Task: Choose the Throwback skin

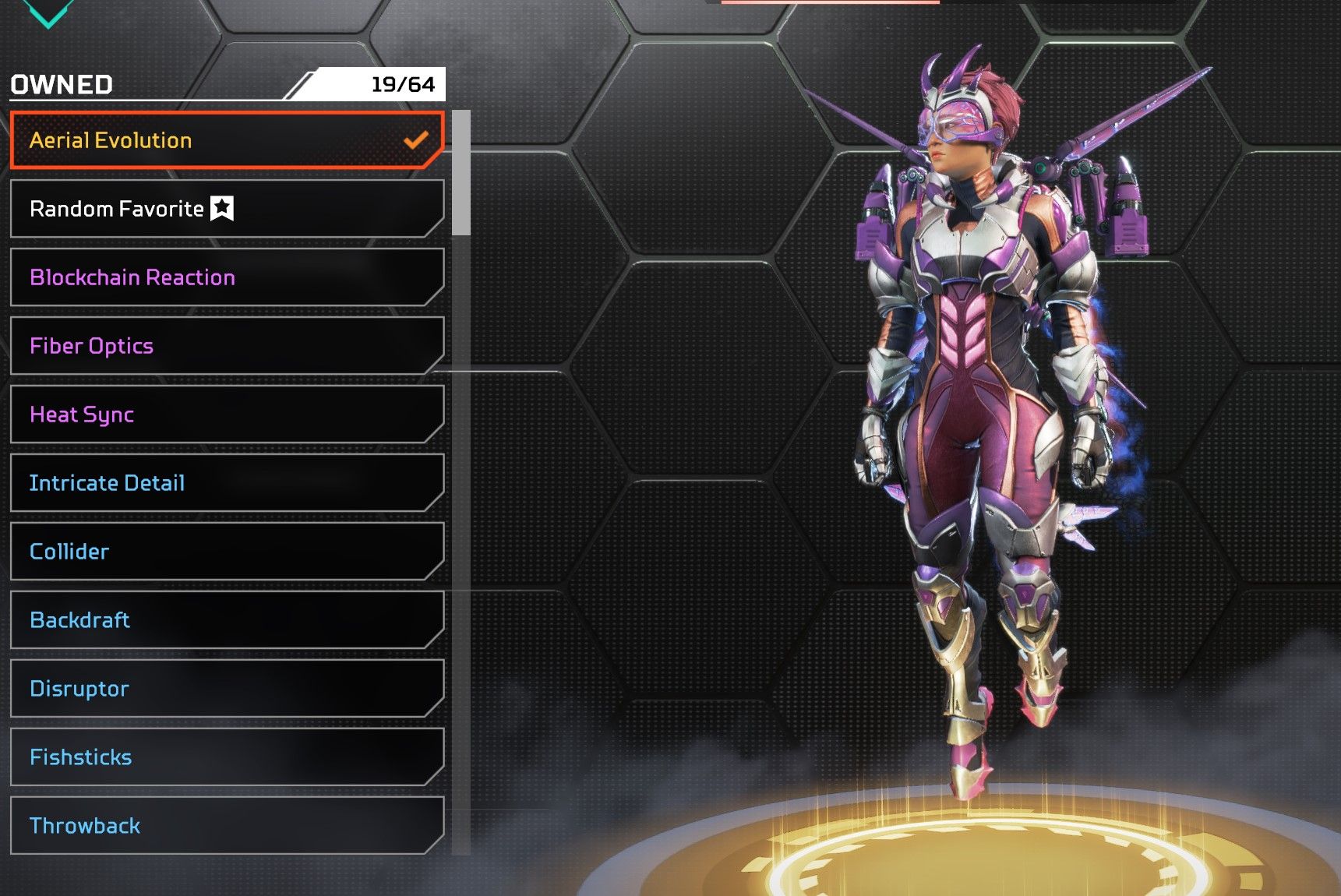Action: click(x=226, y=826)
